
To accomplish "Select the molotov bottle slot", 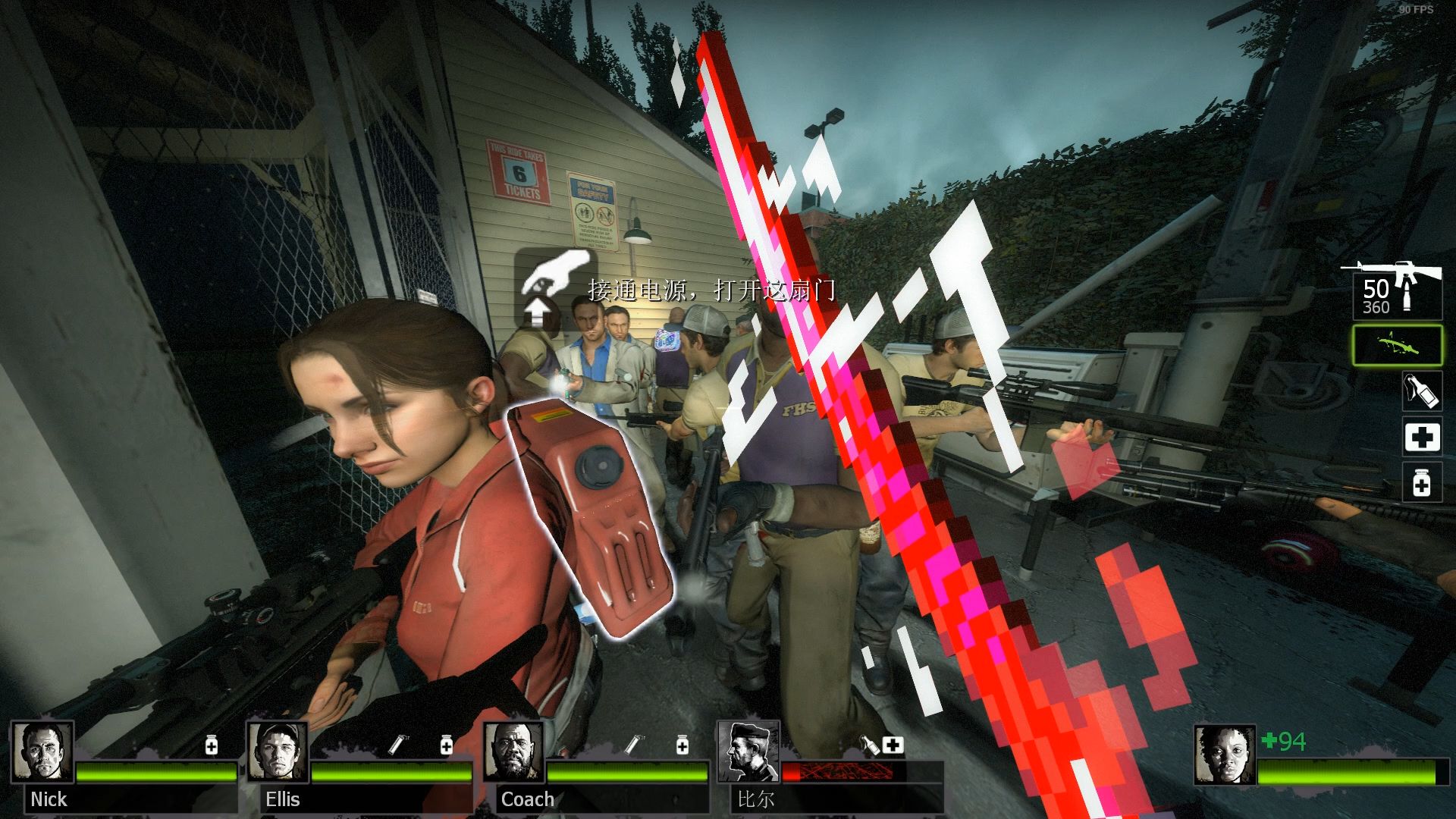I will pyautogui.click(x=1421, y=391).
